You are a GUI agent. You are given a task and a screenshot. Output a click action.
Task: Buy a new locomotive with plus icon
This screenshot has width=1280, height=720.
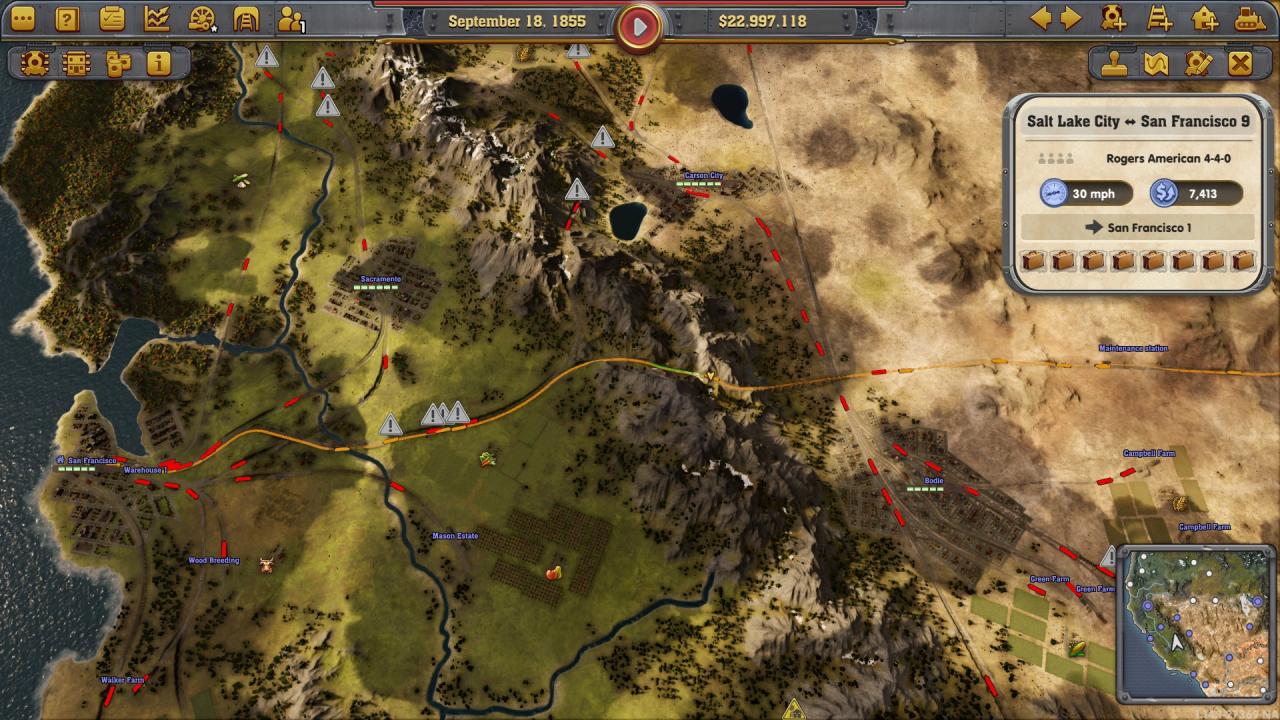(1113, 18)
